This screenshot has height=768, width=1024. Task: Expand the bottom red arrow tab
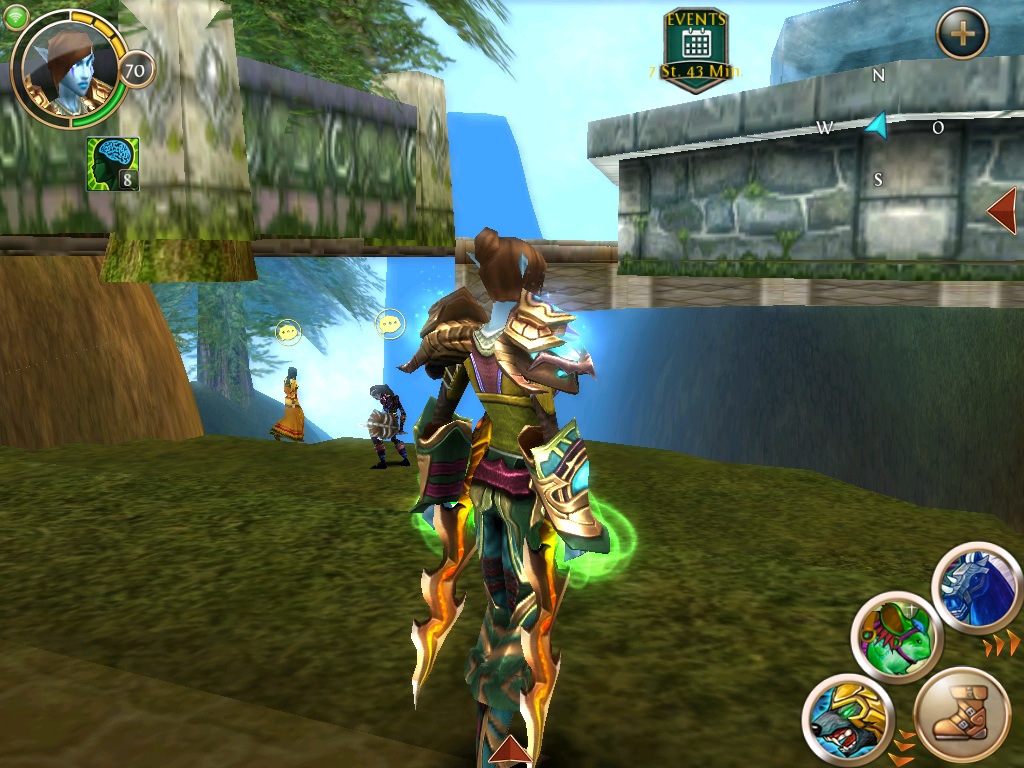coord(509,751)
